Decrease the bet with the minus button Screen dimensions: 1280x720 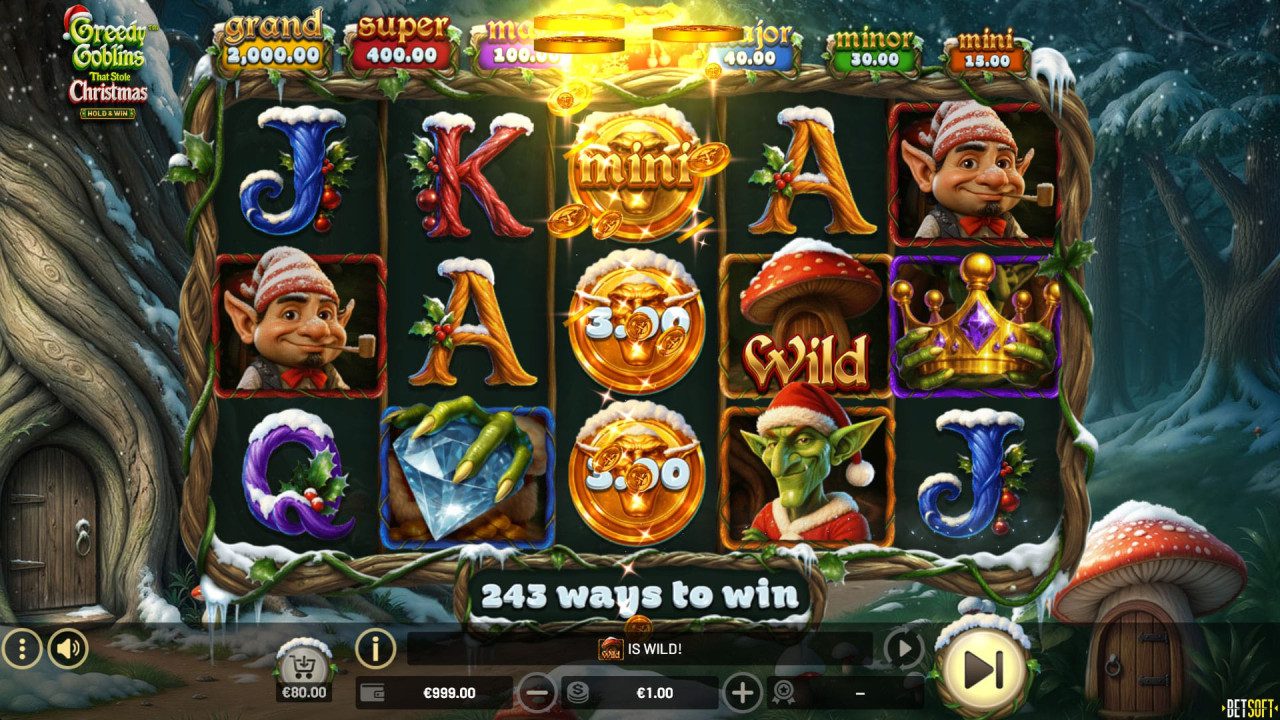pyautogui.click(x=536, y=690)
